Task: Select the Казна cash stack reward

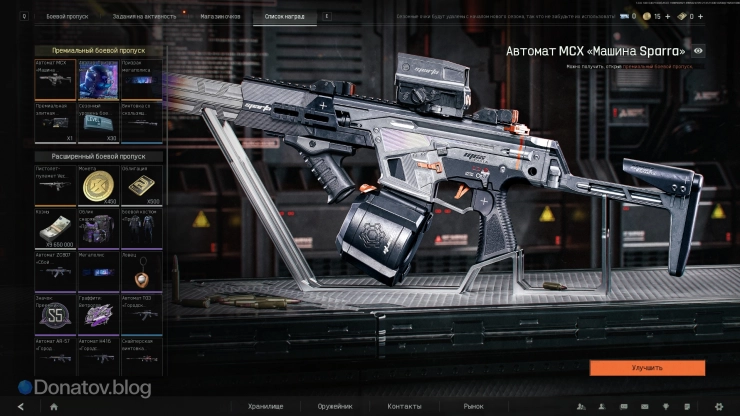Action: pos(55,229)
